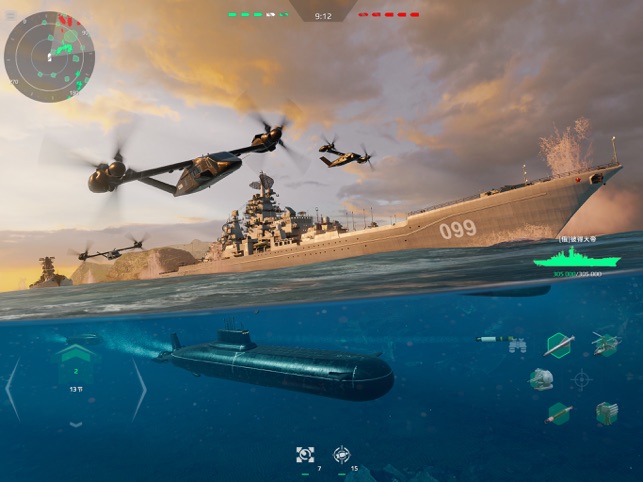Select the missile weapon hexagon icon
The image size is (643, 482).
(559, 344)
